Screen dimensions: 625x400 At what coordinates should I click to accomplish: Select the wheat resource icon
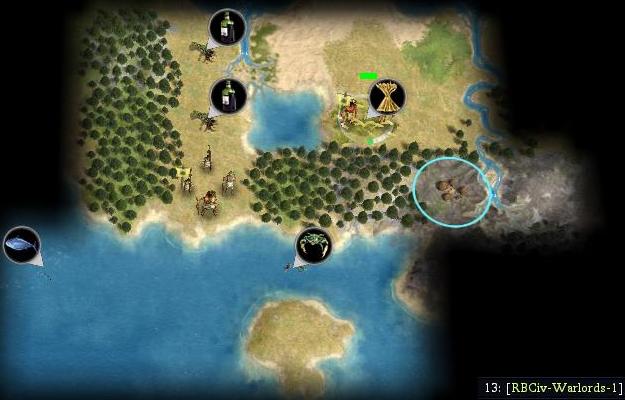coord(387,97)
